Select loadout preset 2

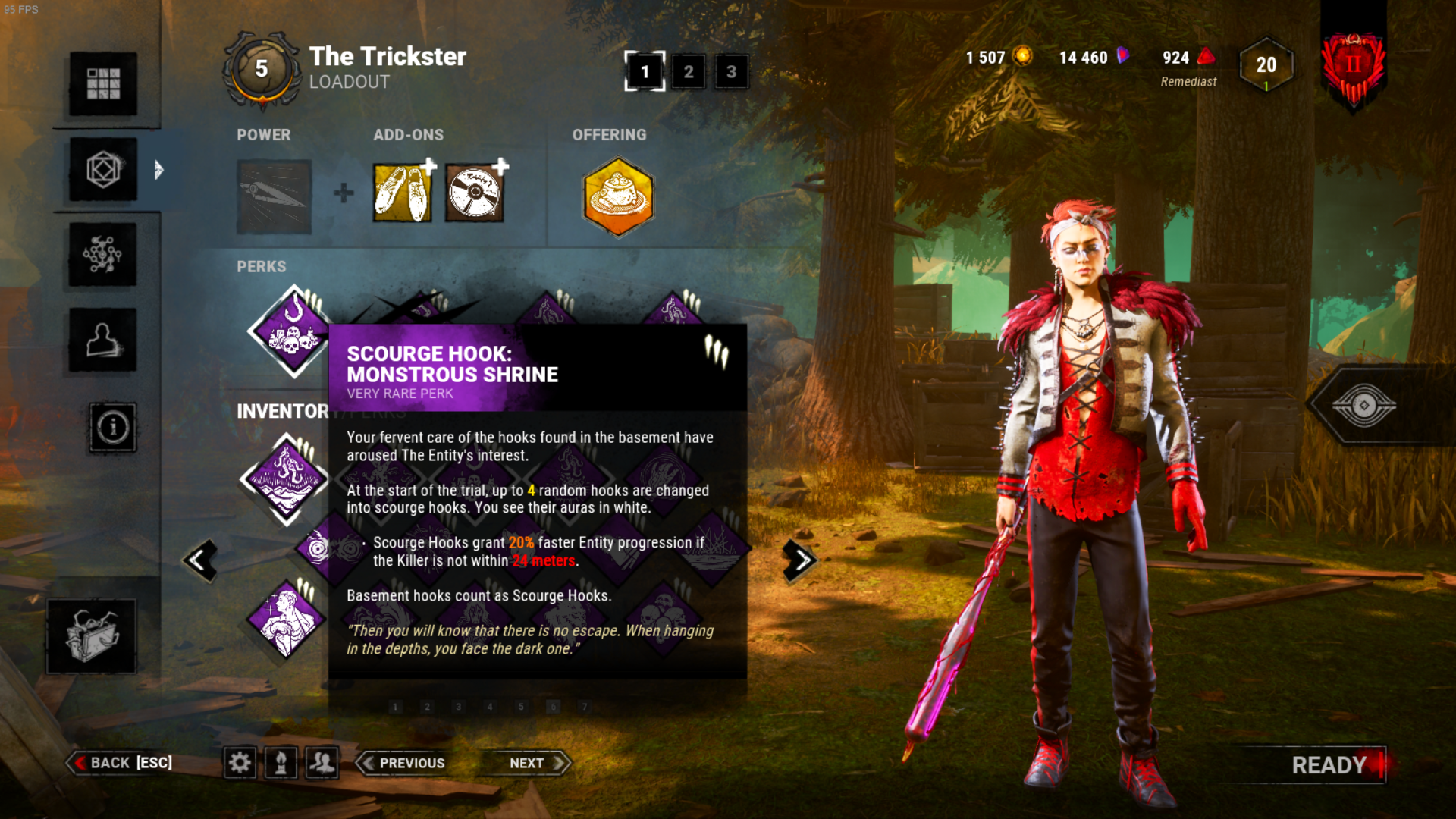pos(688,72)
